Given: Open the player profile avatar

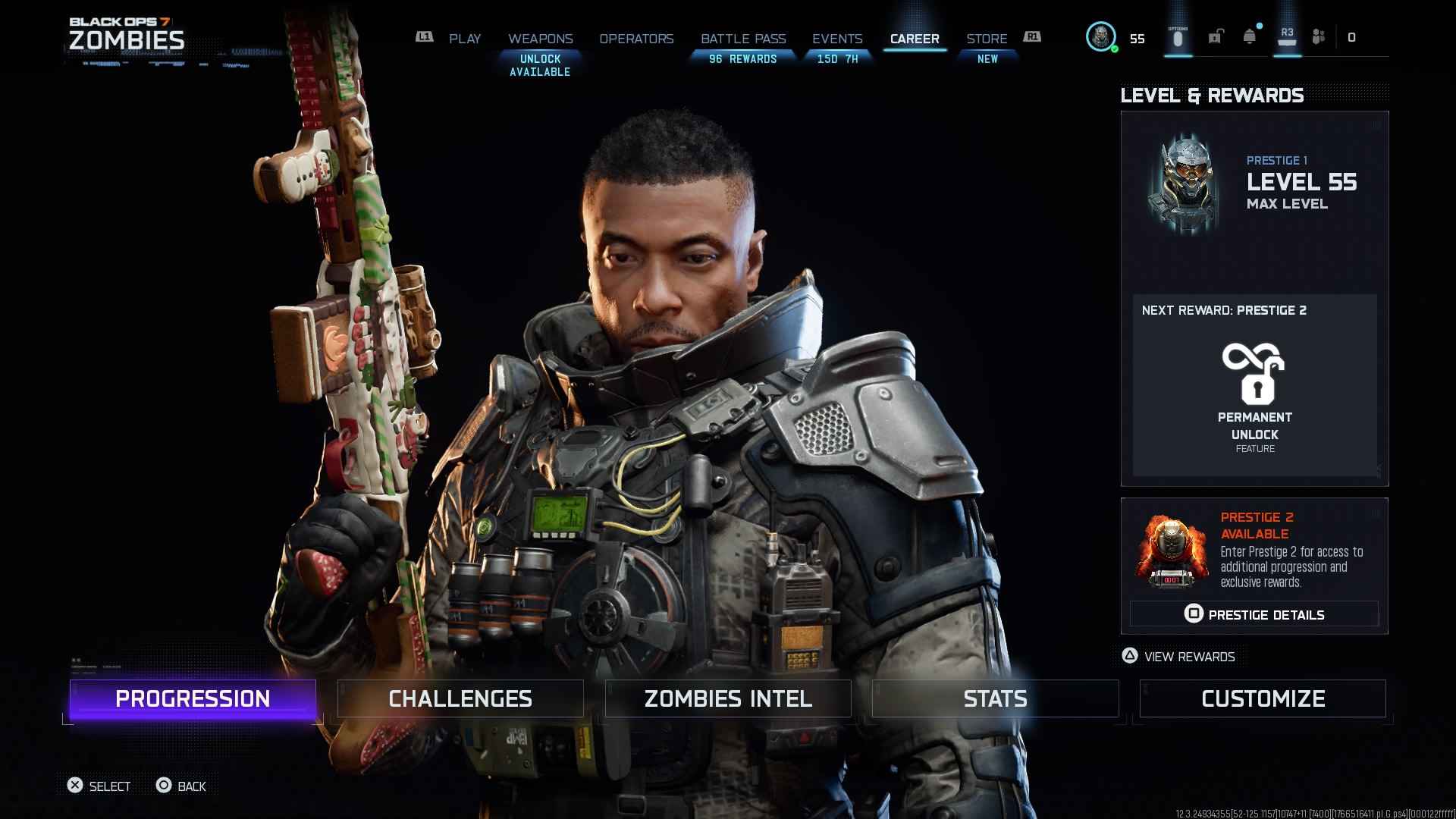Looking at the screenshot, I should click(1101, 36).
